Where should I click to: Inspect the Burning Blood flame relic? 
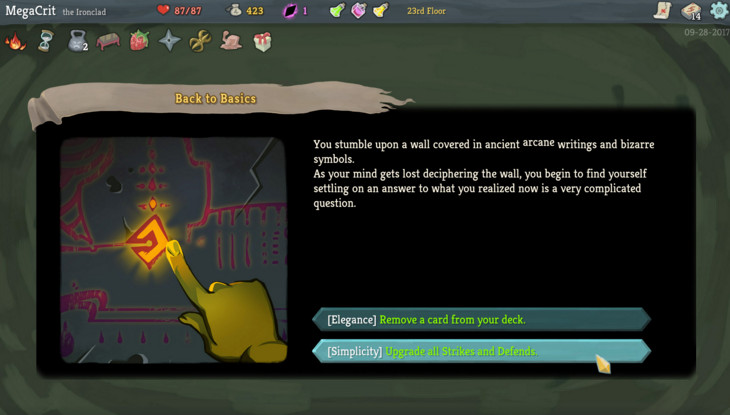pyautogui.click(x=15, y=41)
